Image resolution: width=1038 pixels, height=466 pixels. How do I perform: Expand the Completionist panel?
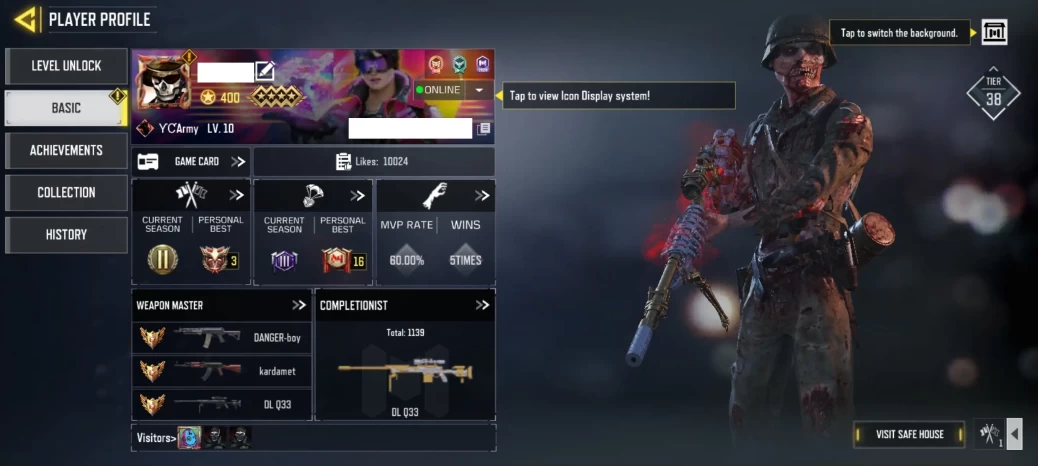click(x=482, y=305)
